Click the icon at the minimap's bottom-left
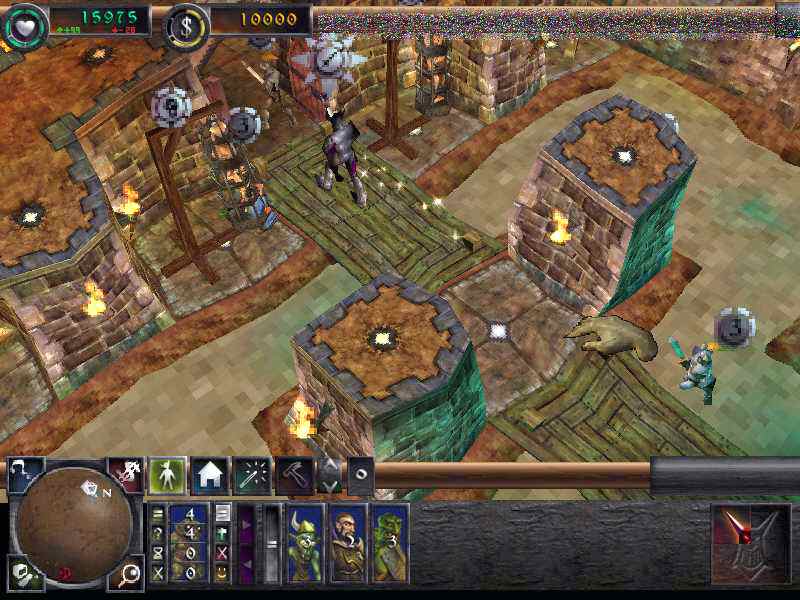 (23, 572)
